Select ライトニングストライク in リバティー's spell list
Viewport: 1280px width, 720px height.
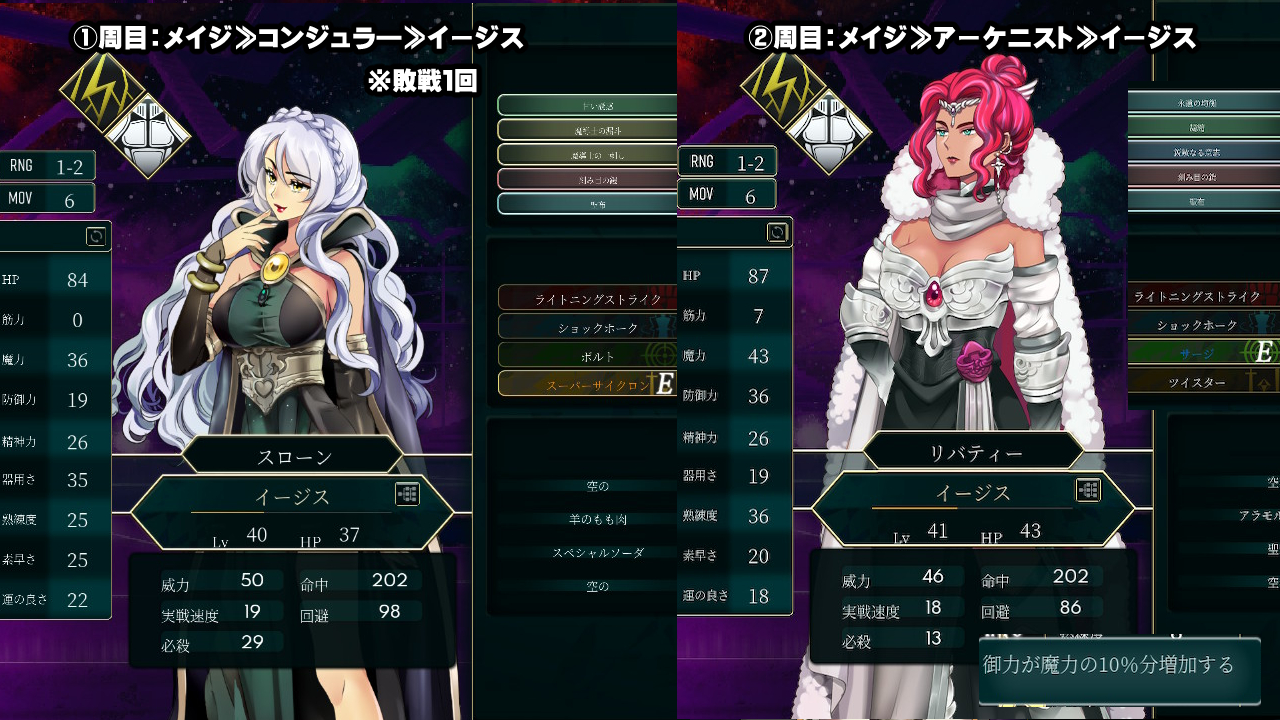(1197, 296)
